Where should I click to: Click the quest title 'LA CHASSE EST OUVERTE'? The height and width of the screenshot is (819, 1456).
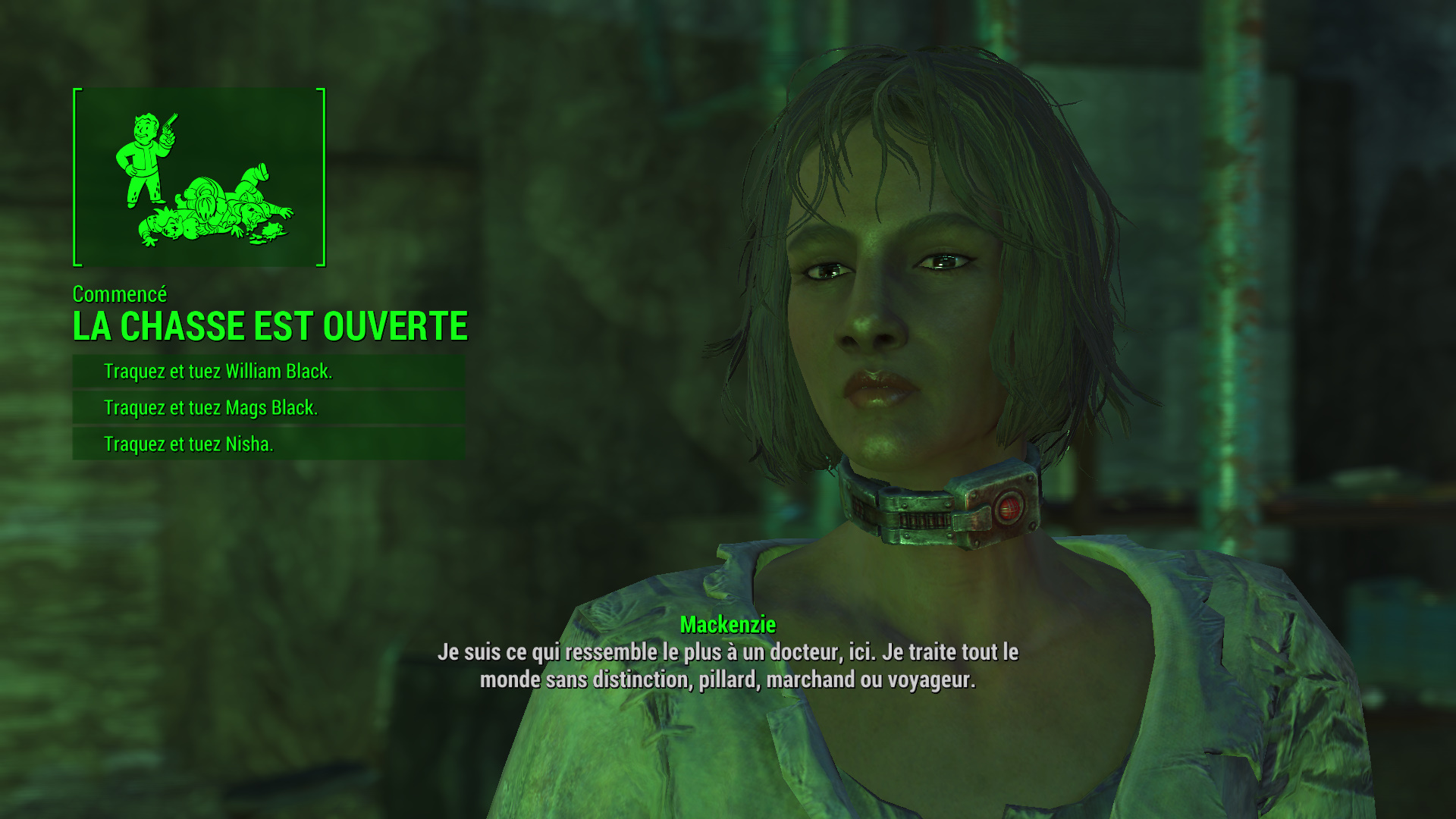269,328
